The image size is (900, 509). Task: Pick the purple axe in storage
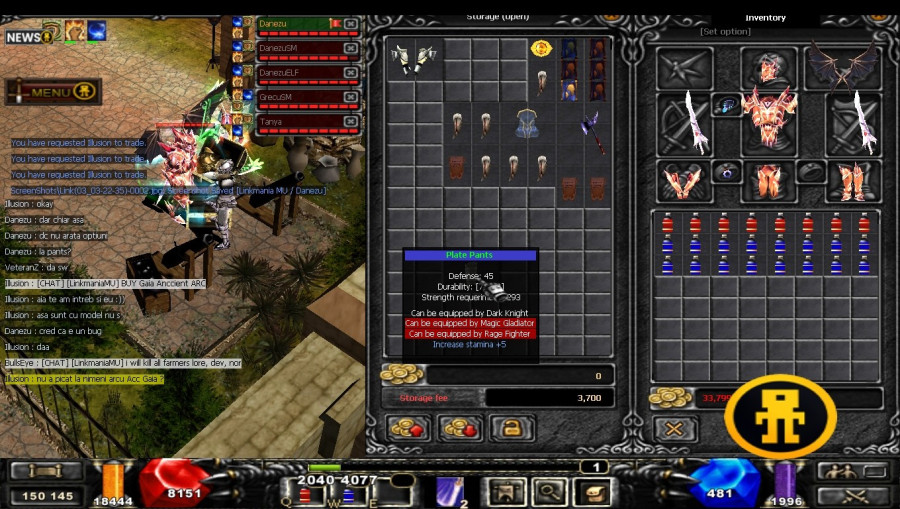[x=592, y=132]
